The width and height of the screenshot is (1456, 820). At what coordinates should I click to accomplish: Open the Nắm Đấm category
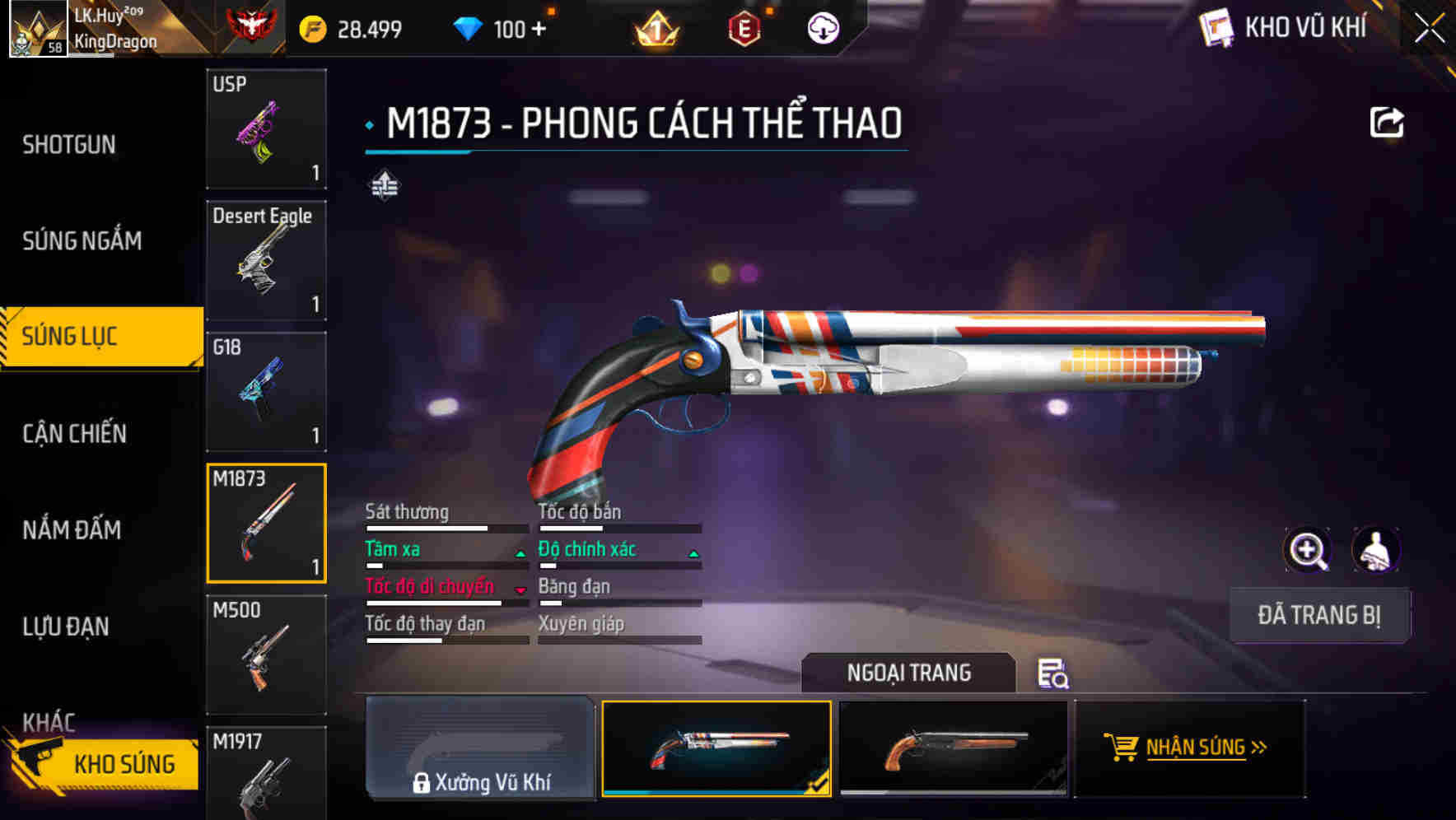tap(72, 529)
